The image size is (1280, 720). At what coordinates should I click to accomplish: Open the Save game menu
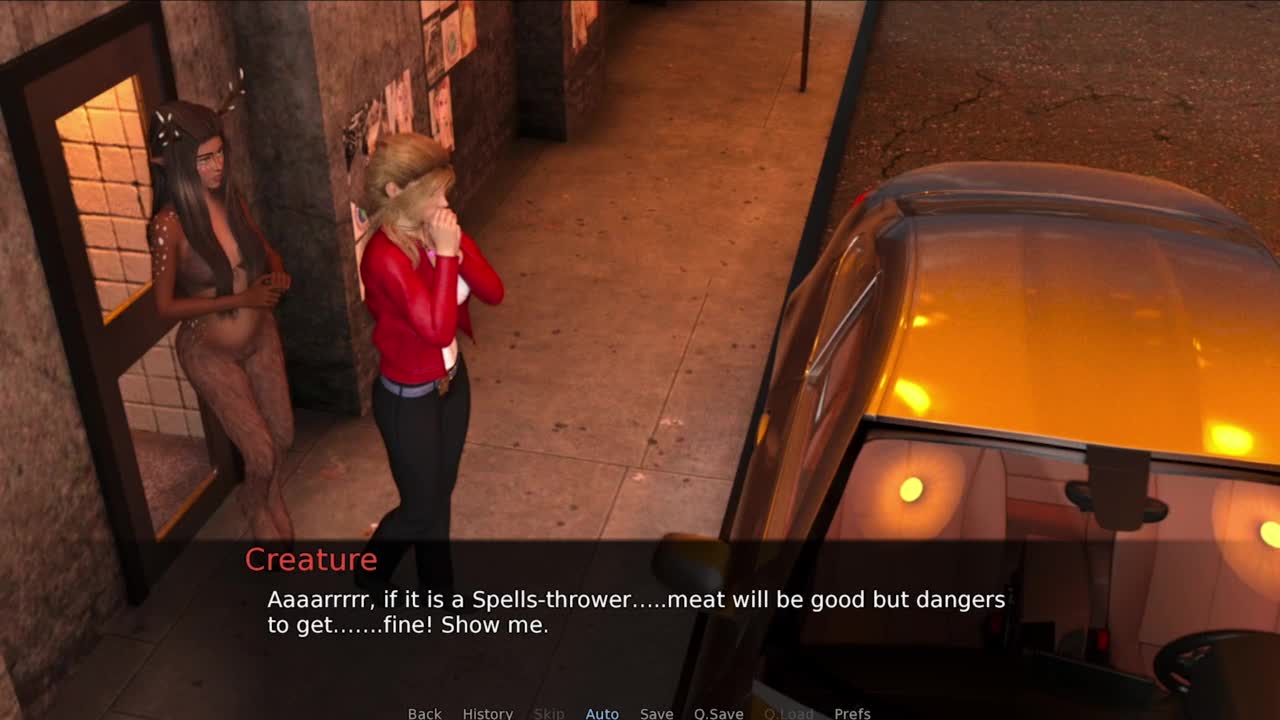pos(656,713)
